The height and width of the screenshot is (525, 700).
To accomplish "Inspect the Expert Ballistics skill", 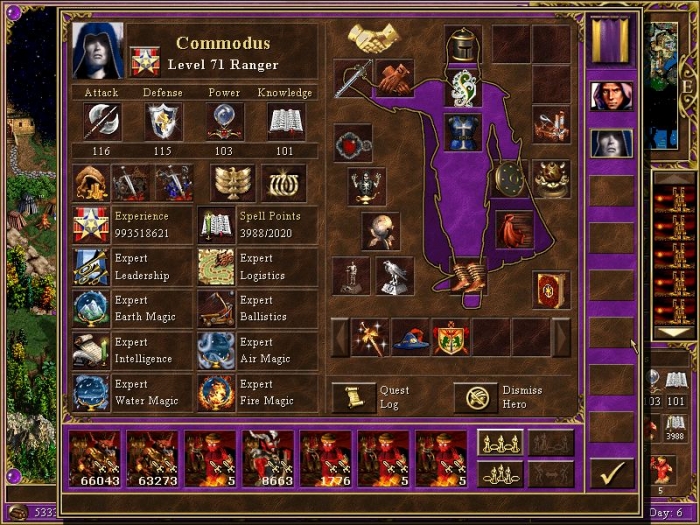I will pyautogui.click(x=216, y=309).
